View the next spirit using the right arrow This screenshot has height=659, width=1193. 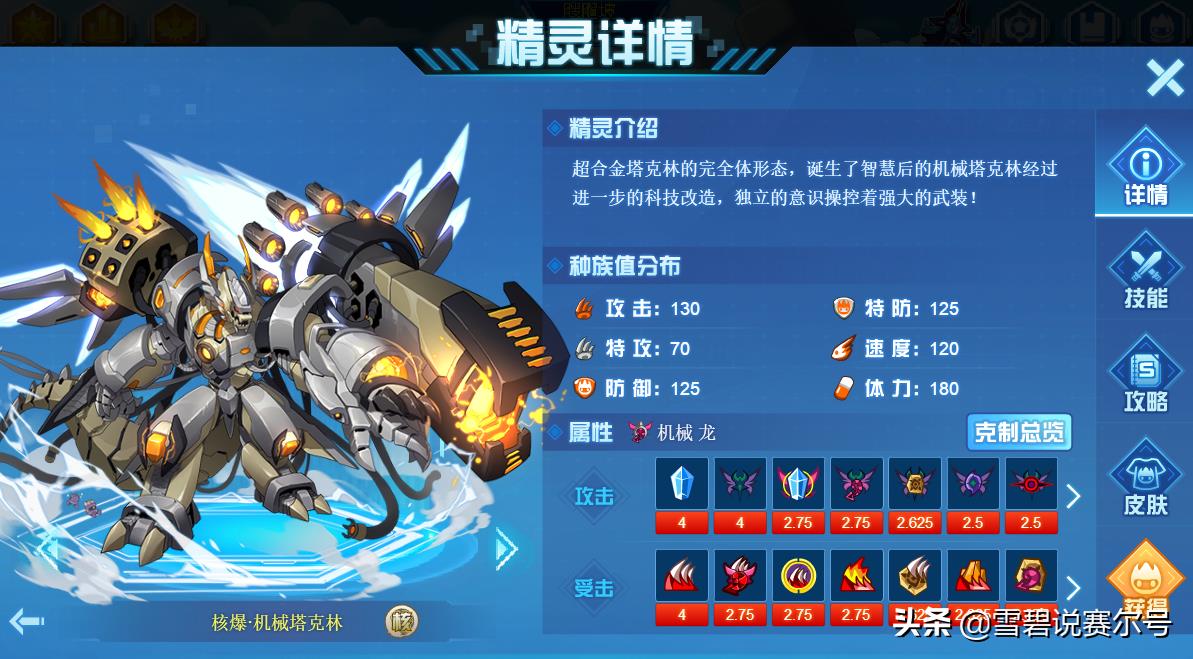click(x=506, y=547)
